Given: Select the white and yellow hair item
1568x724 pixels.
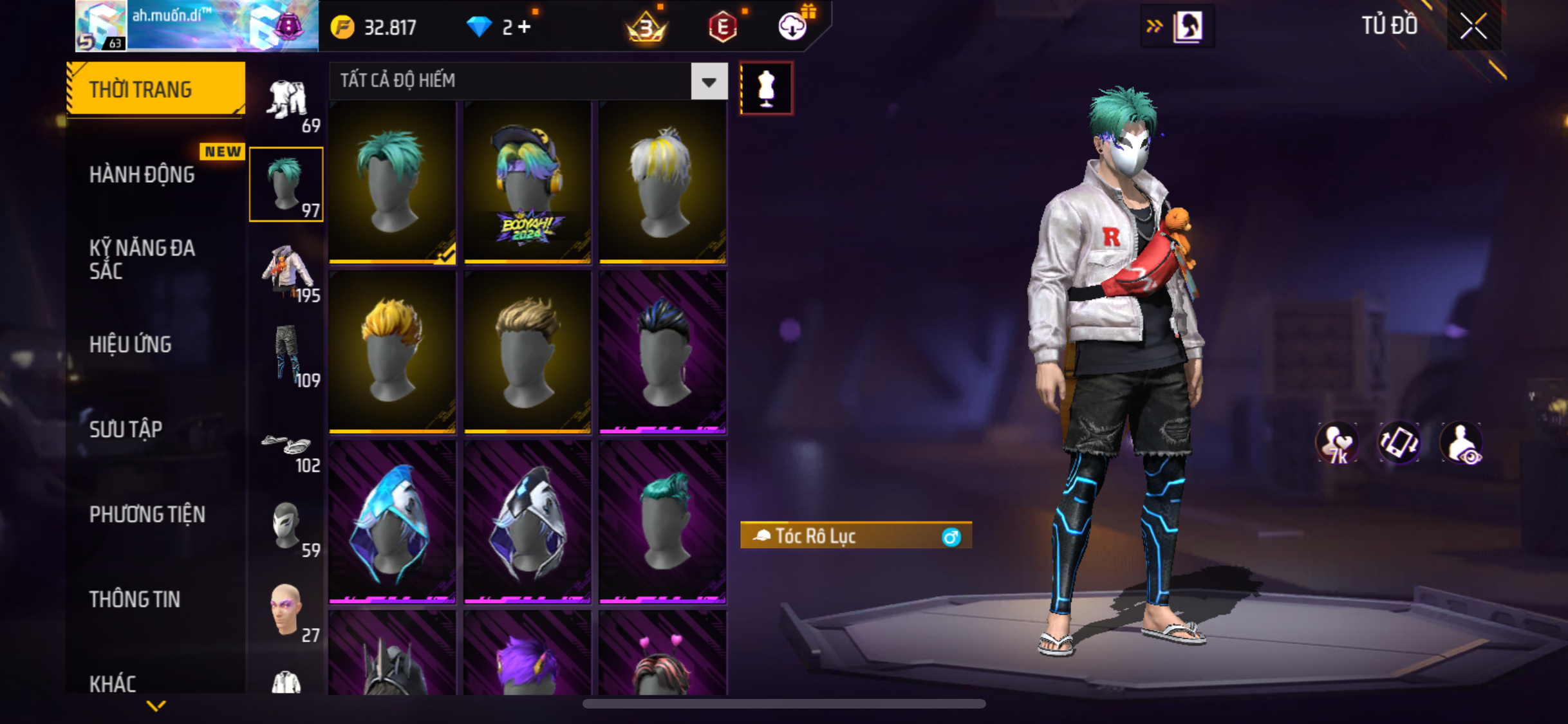Looking at the screenshot, I should point(662,183).
